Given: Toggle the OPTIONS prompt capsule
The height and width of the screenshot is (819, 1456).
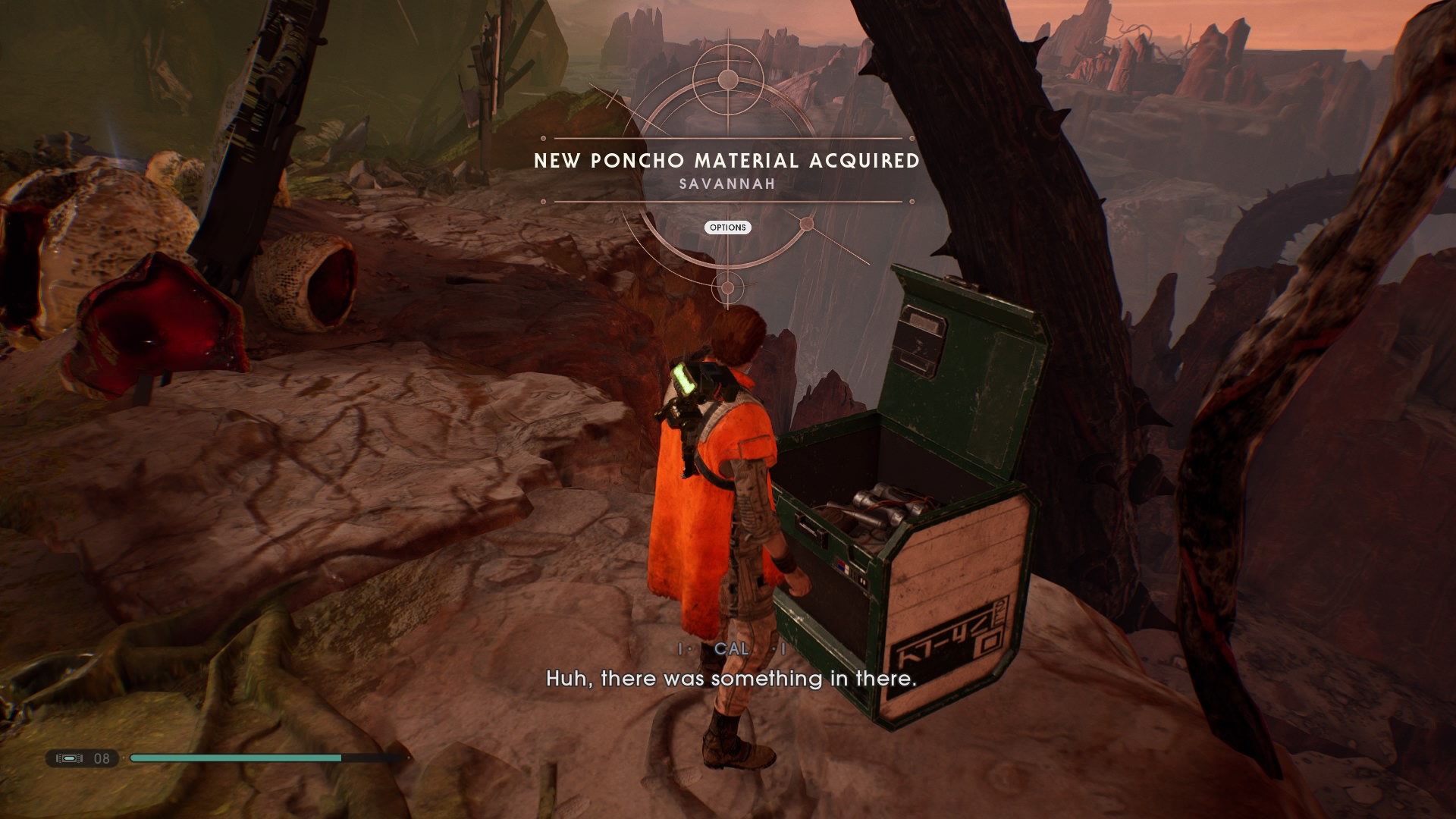Looking at the screenshot, I should pyautogui.click(x=728, y=227).
